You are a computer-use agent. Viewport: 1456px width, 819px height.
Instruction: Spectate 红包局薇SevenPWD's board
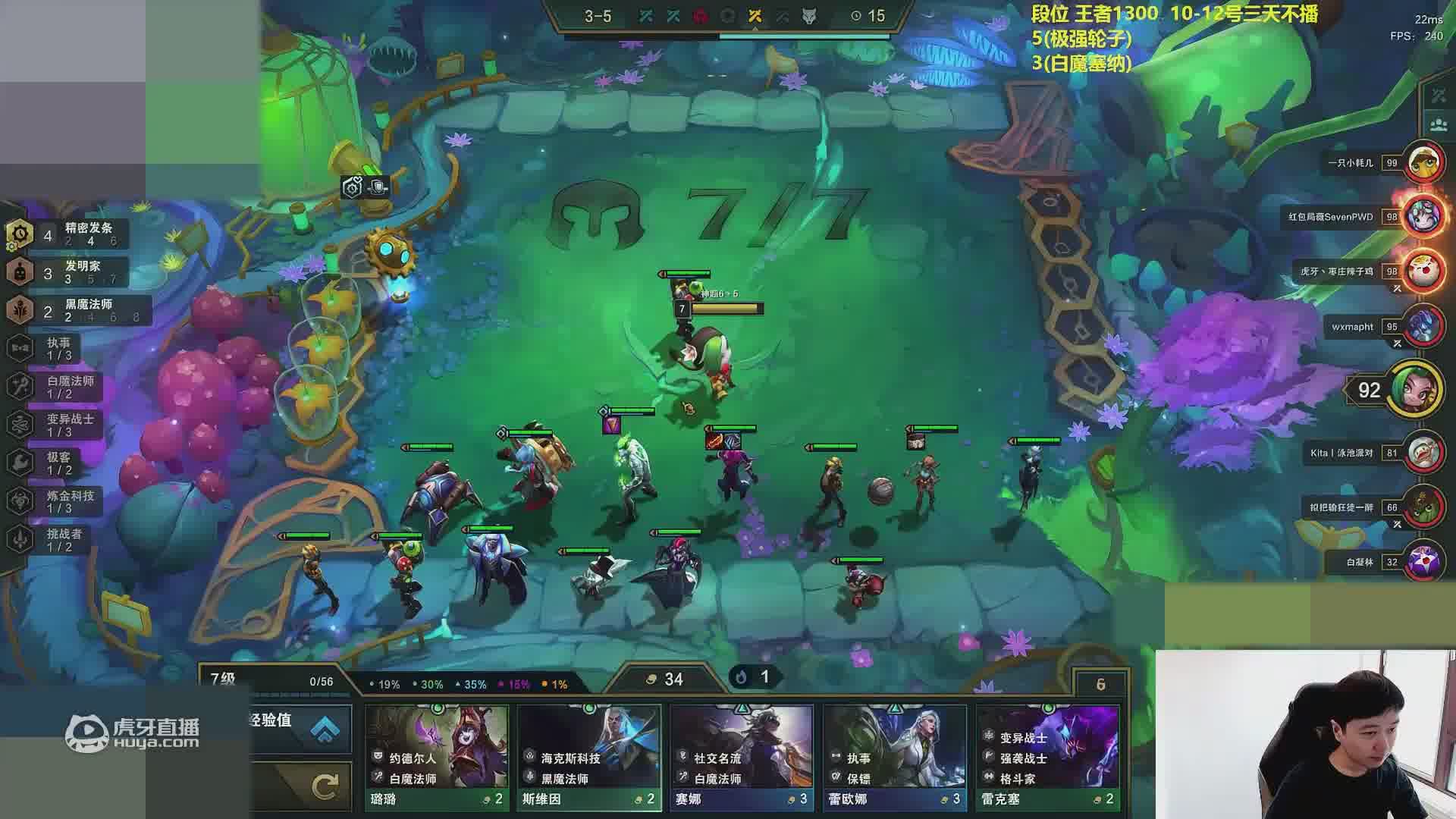tap(1423, 217)
